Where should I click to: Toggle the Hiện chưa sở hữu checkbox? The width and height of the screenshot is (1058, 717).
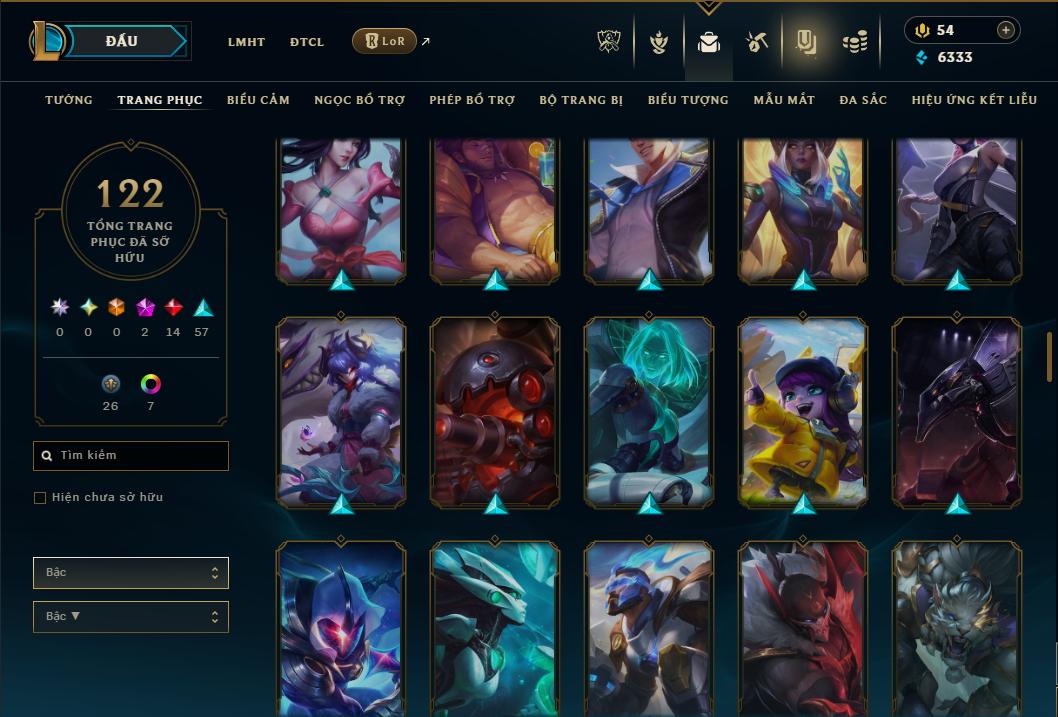tap(40, 498)
